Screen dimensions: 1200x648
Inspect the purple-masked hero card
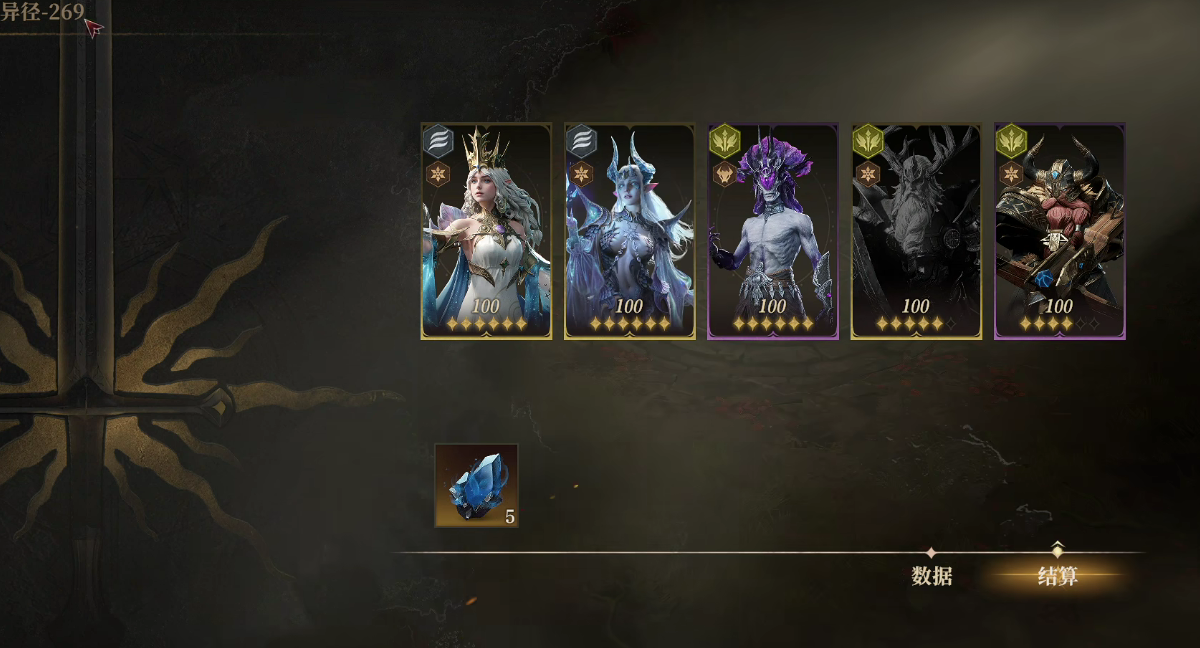tap(772, 231)
